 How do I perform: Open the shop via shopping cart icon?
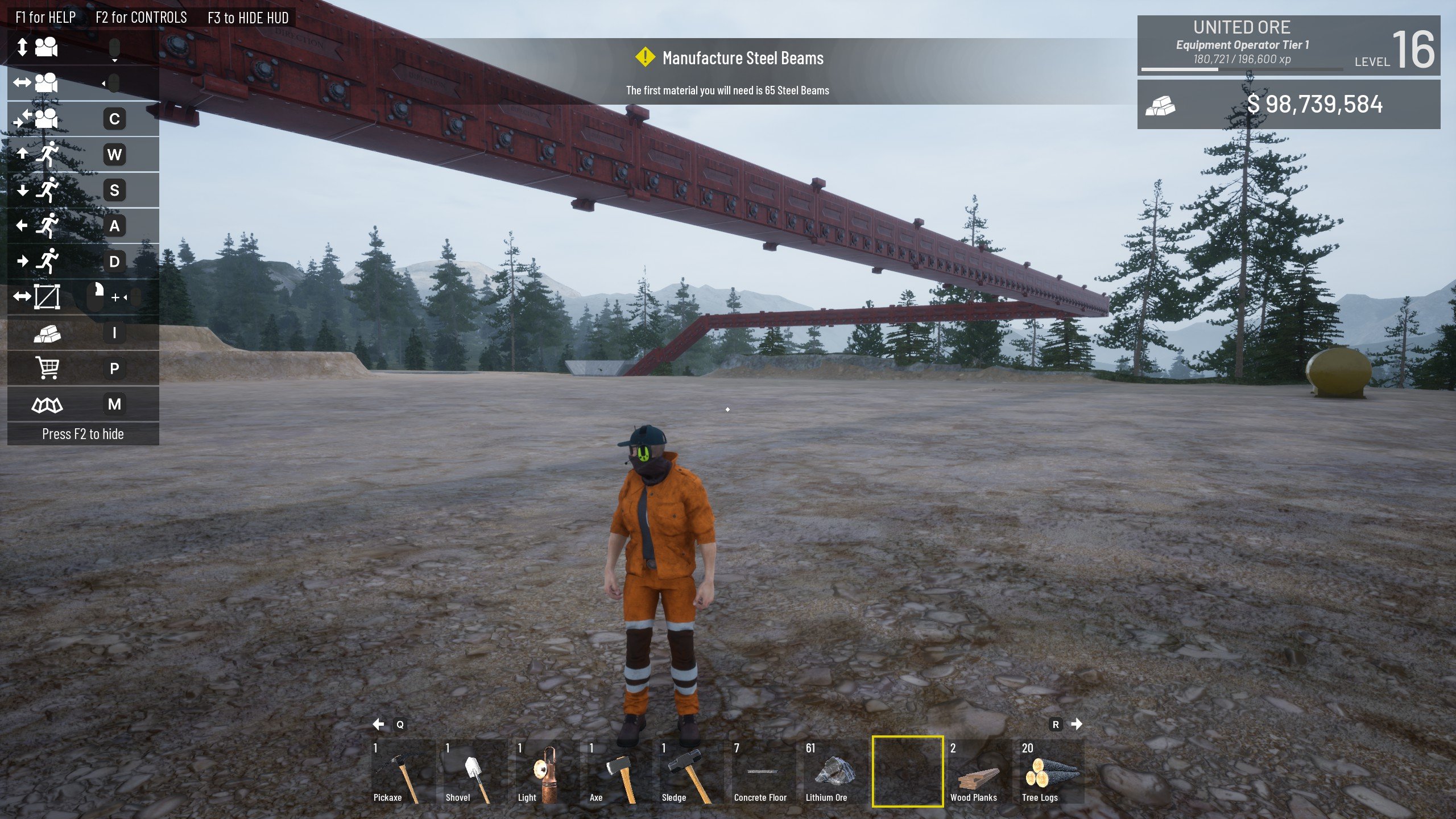click(48, 369)
